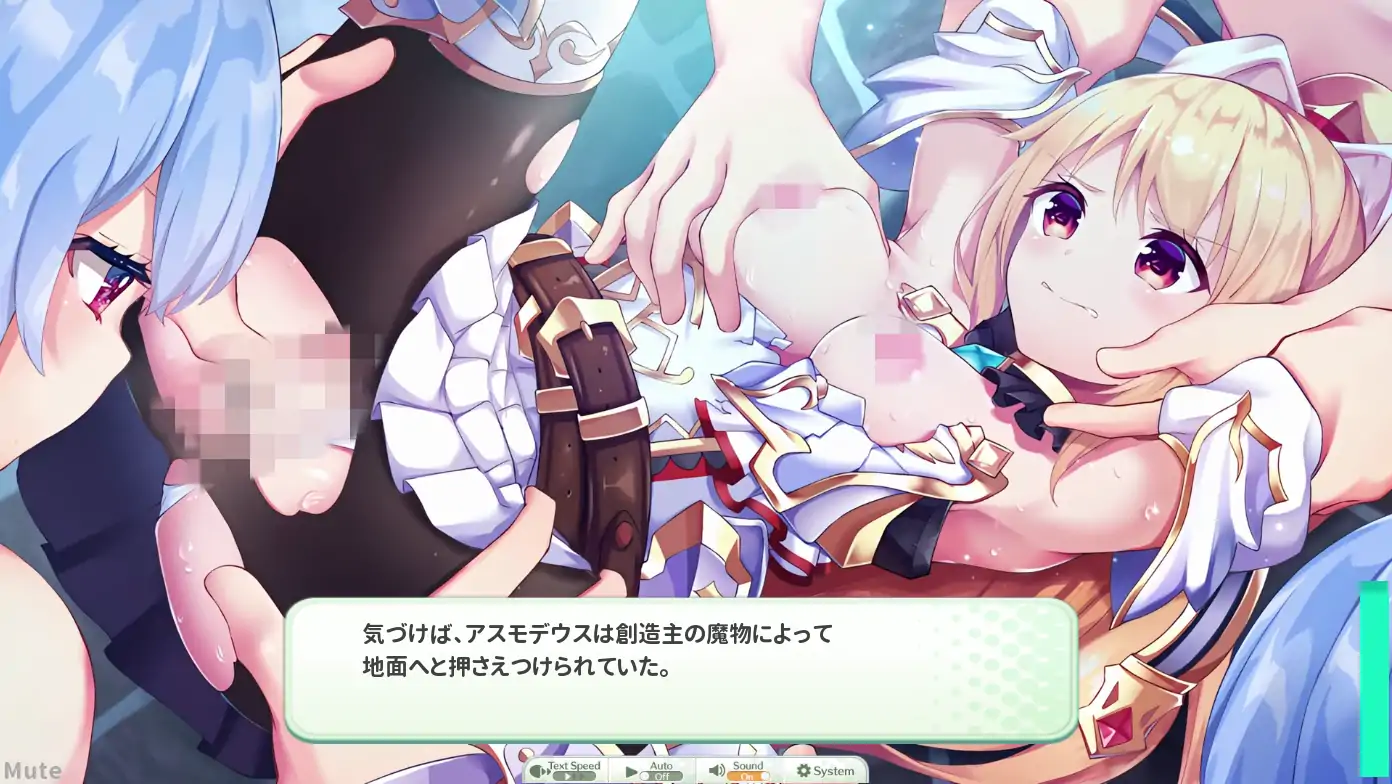
Task: Open settings via the System gear icon
Action: tap(803, 770)
